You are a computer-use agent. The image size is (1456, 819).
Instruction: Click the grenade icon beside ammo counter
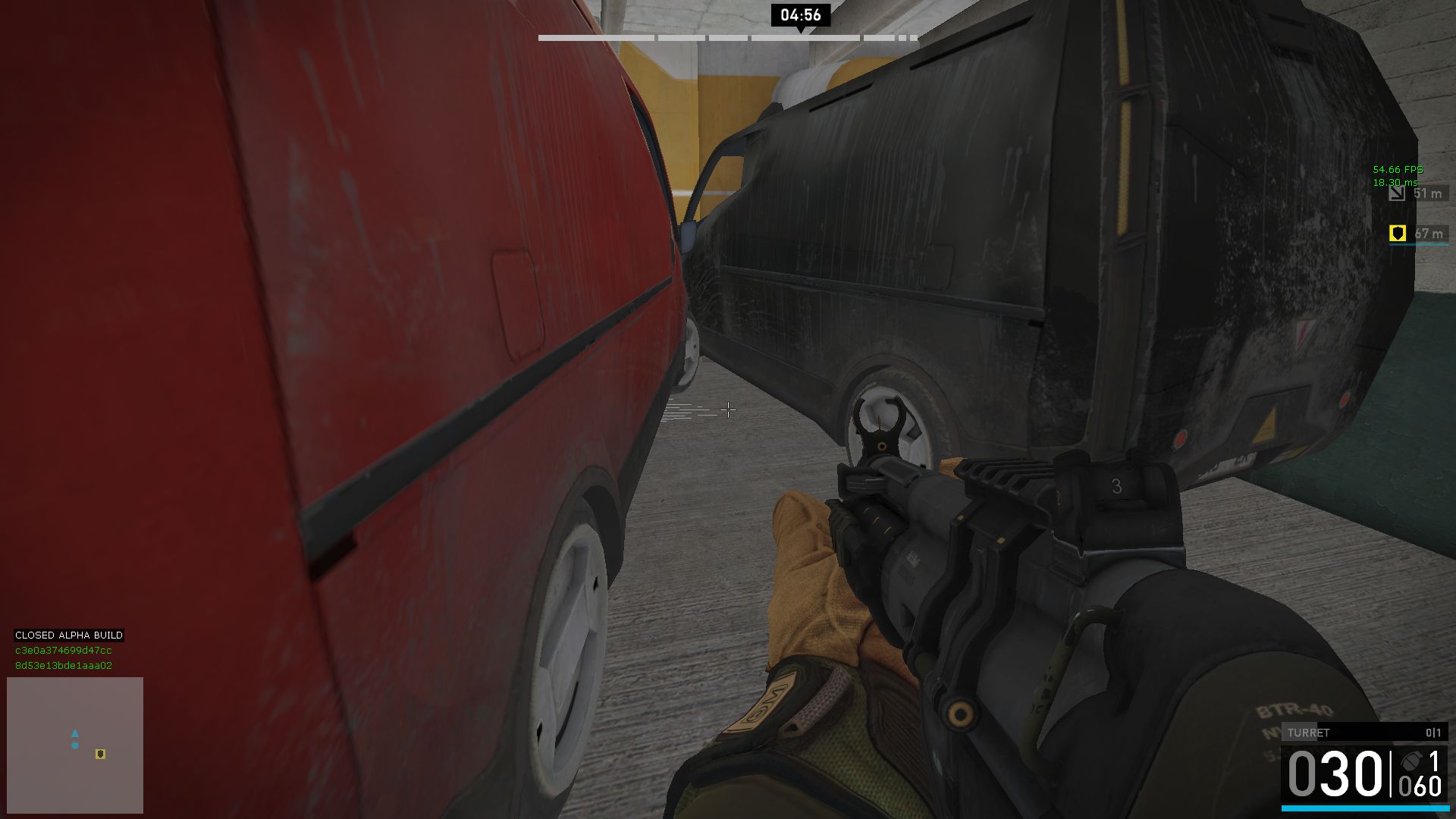[x=1411, y=761]
